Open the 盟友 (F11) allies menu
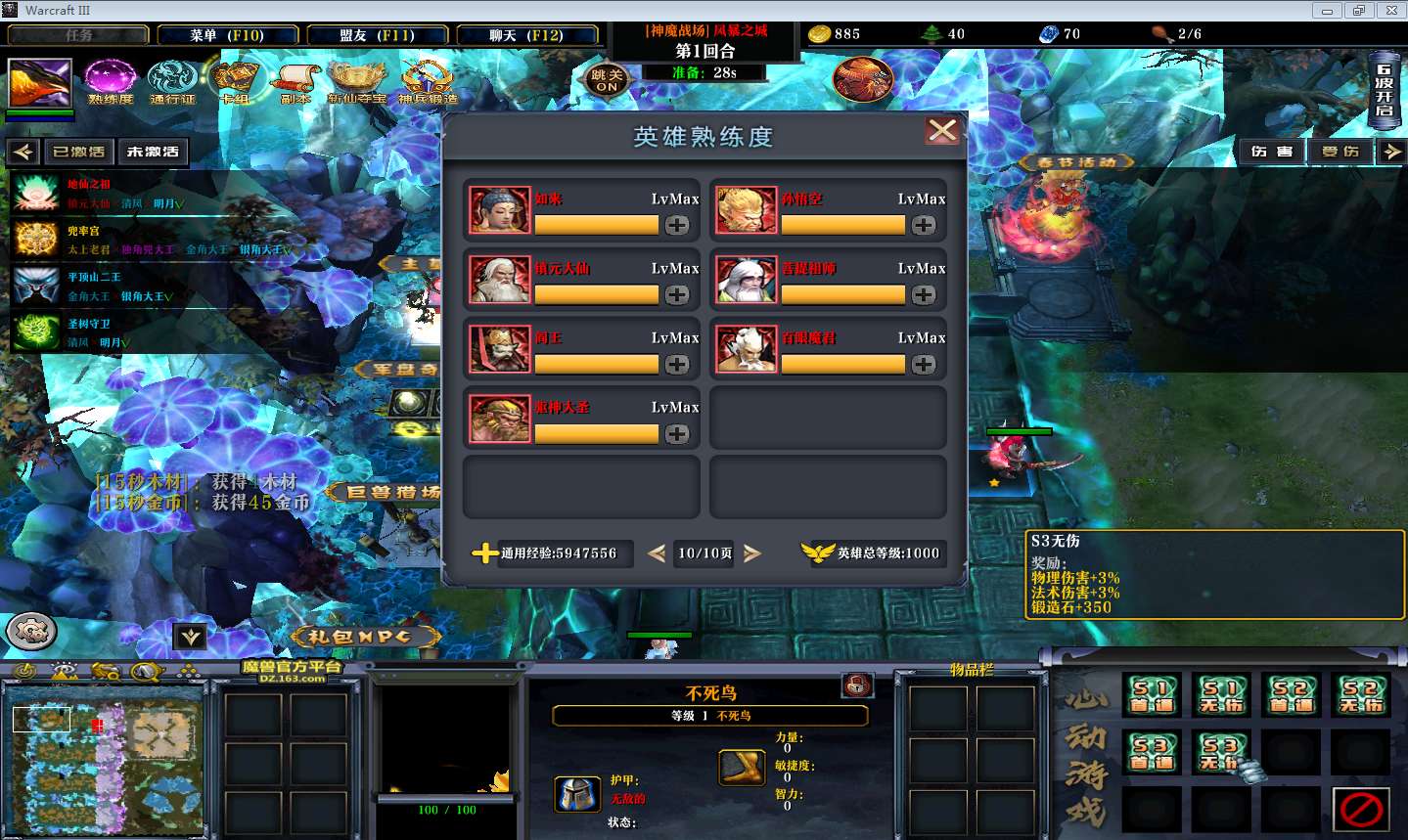 [377, 35]
